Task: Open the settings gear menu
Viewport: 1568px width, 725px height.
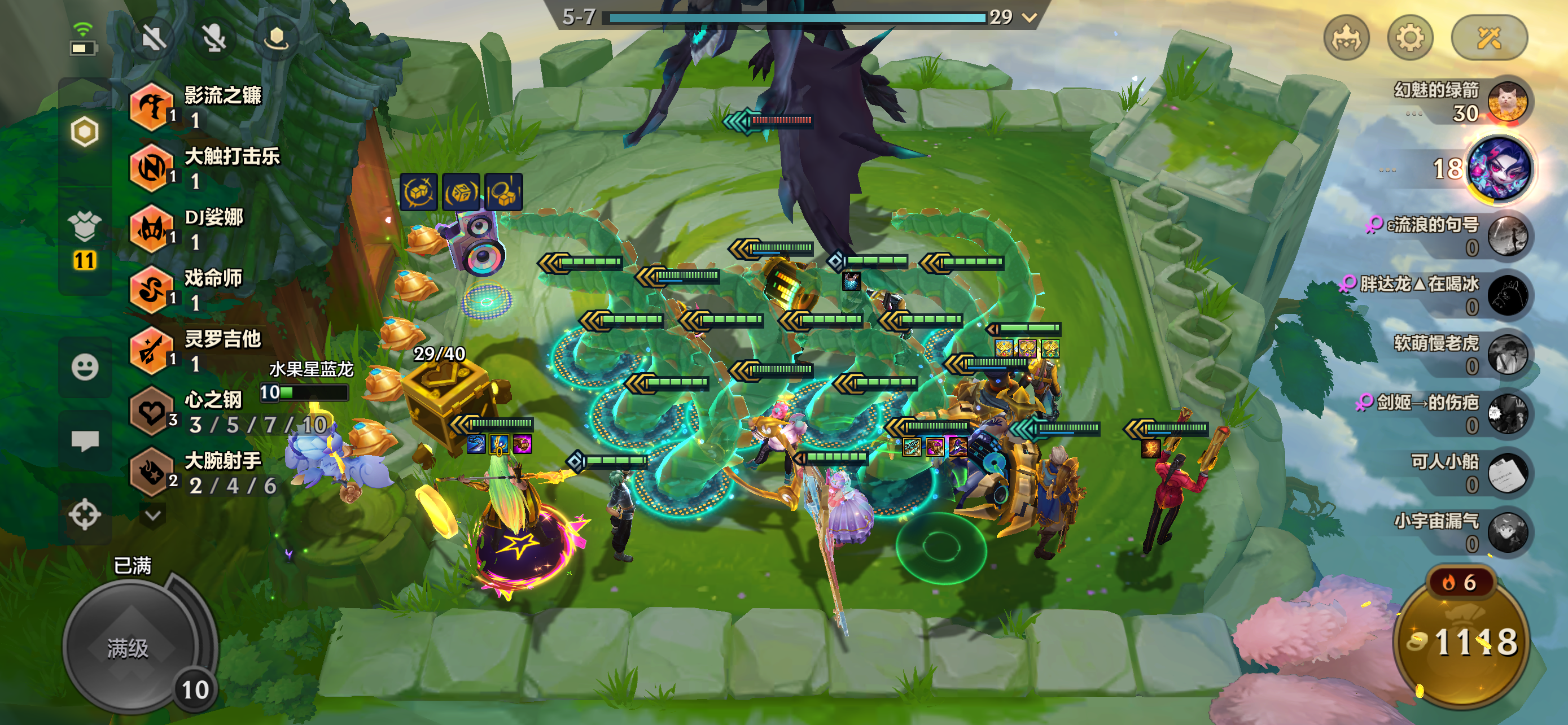Action: tap(1409, 39)
